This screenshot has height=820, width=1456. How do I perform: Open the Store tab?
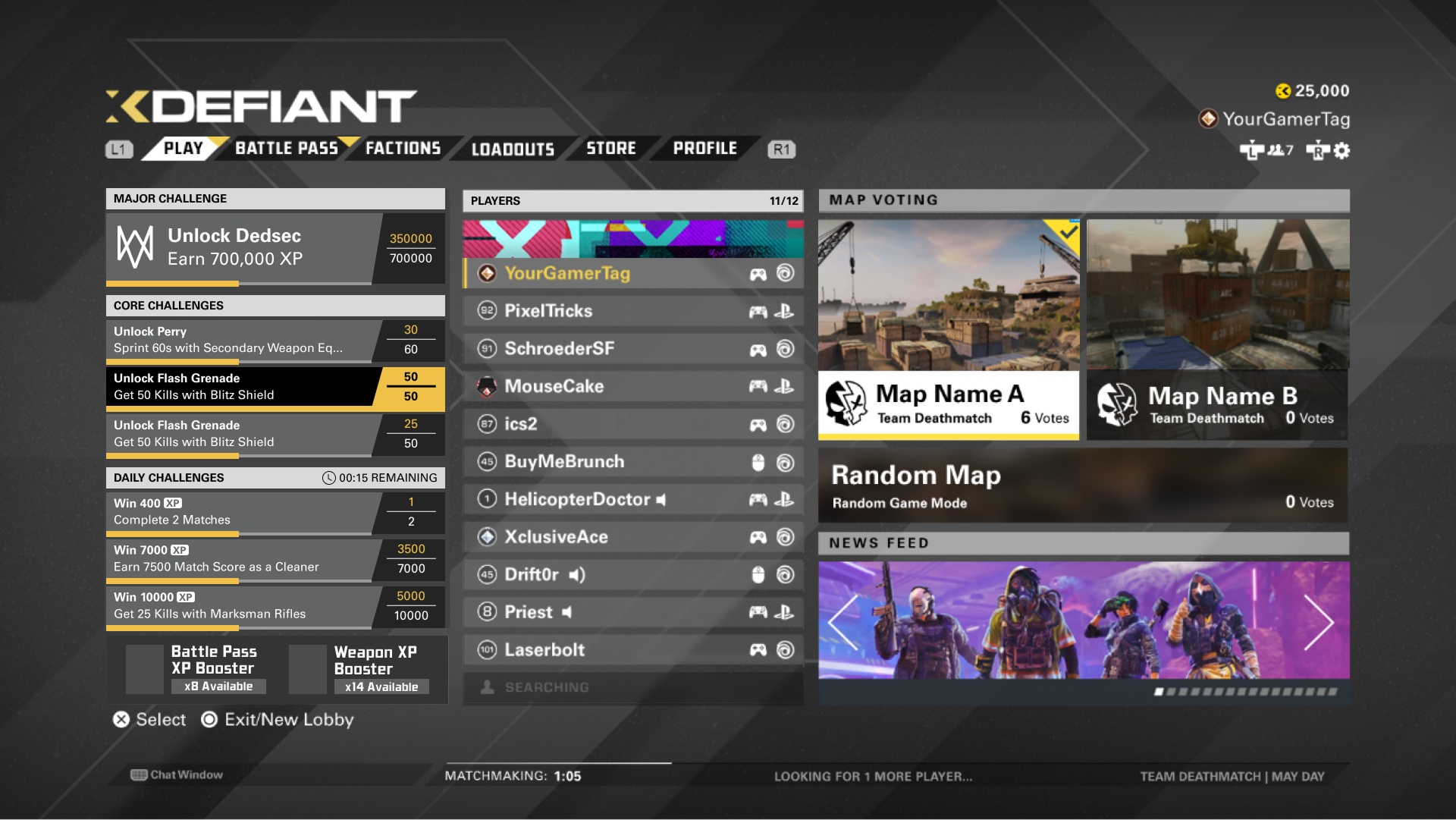pyautogui.click(x=611, y=148)
